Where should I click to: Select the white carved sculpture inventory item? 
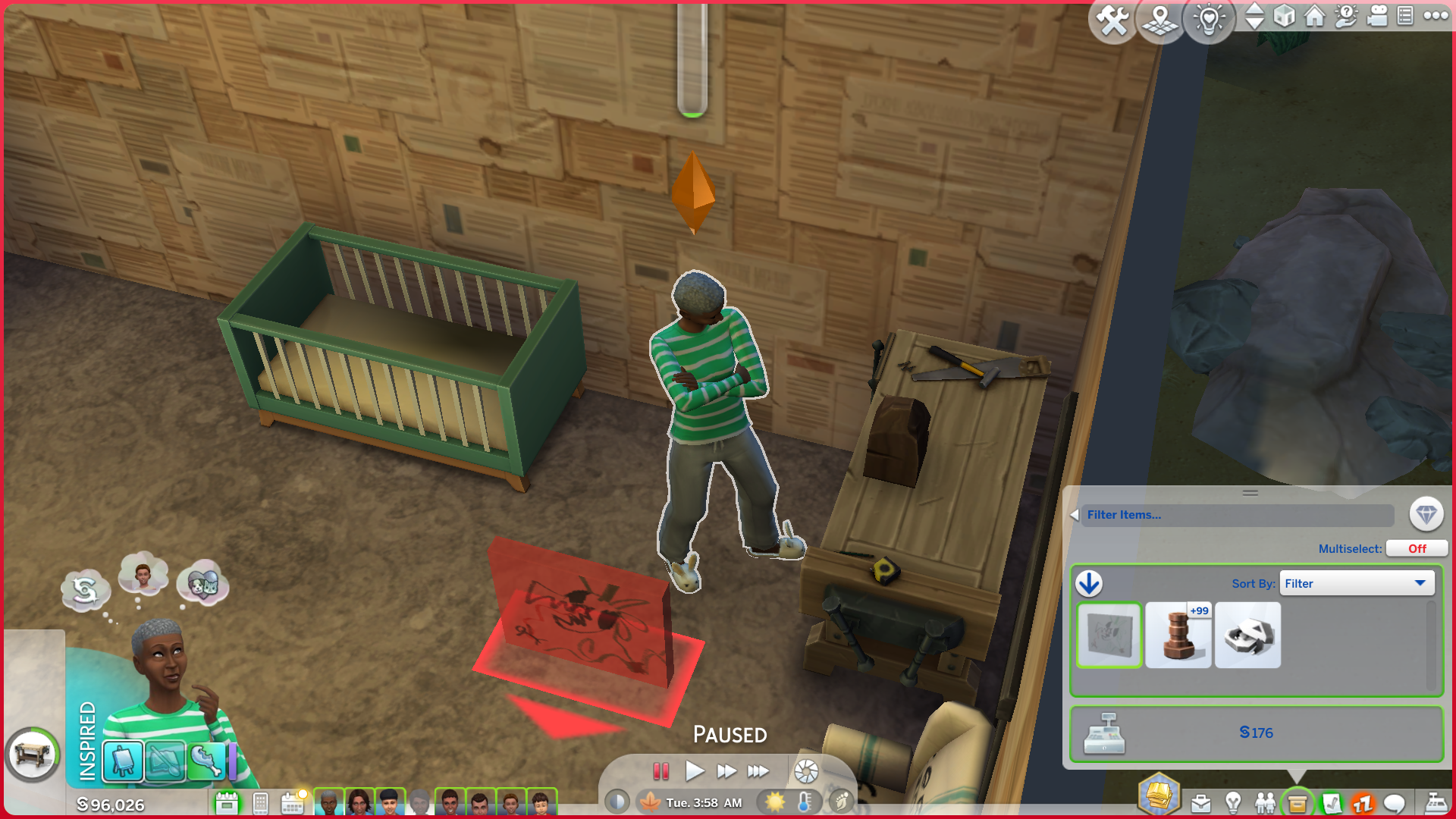1247,635
